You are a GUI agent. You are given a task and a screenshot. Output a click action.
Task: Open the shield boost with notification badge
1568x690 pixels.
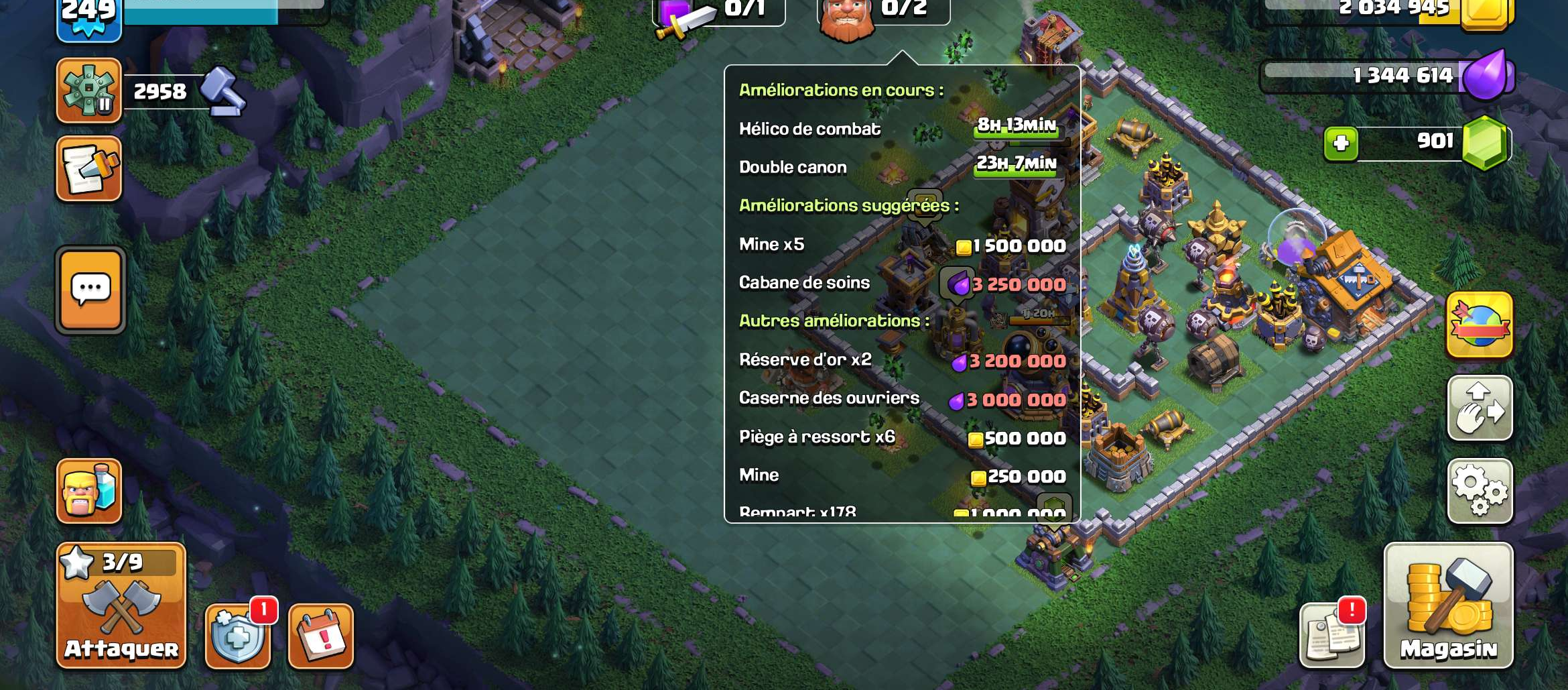[x=238, y=636]
